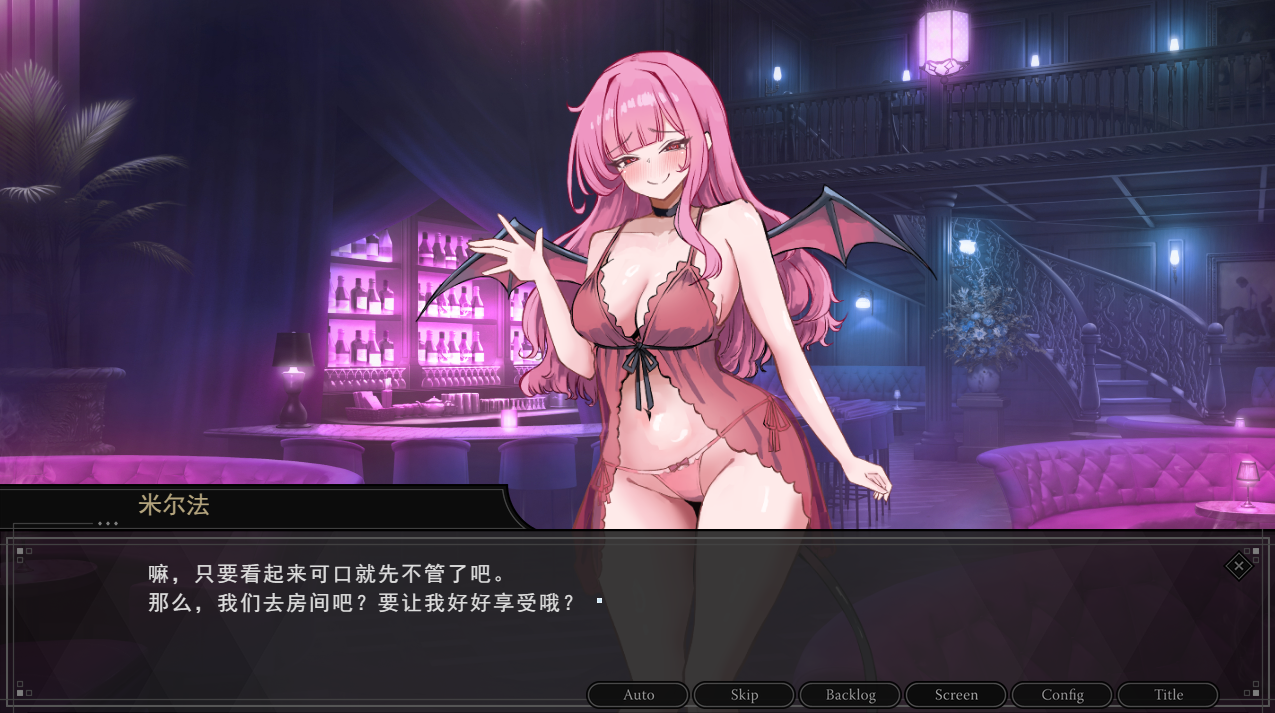
Task: Return to Title screen
Action: [1168, 695]
